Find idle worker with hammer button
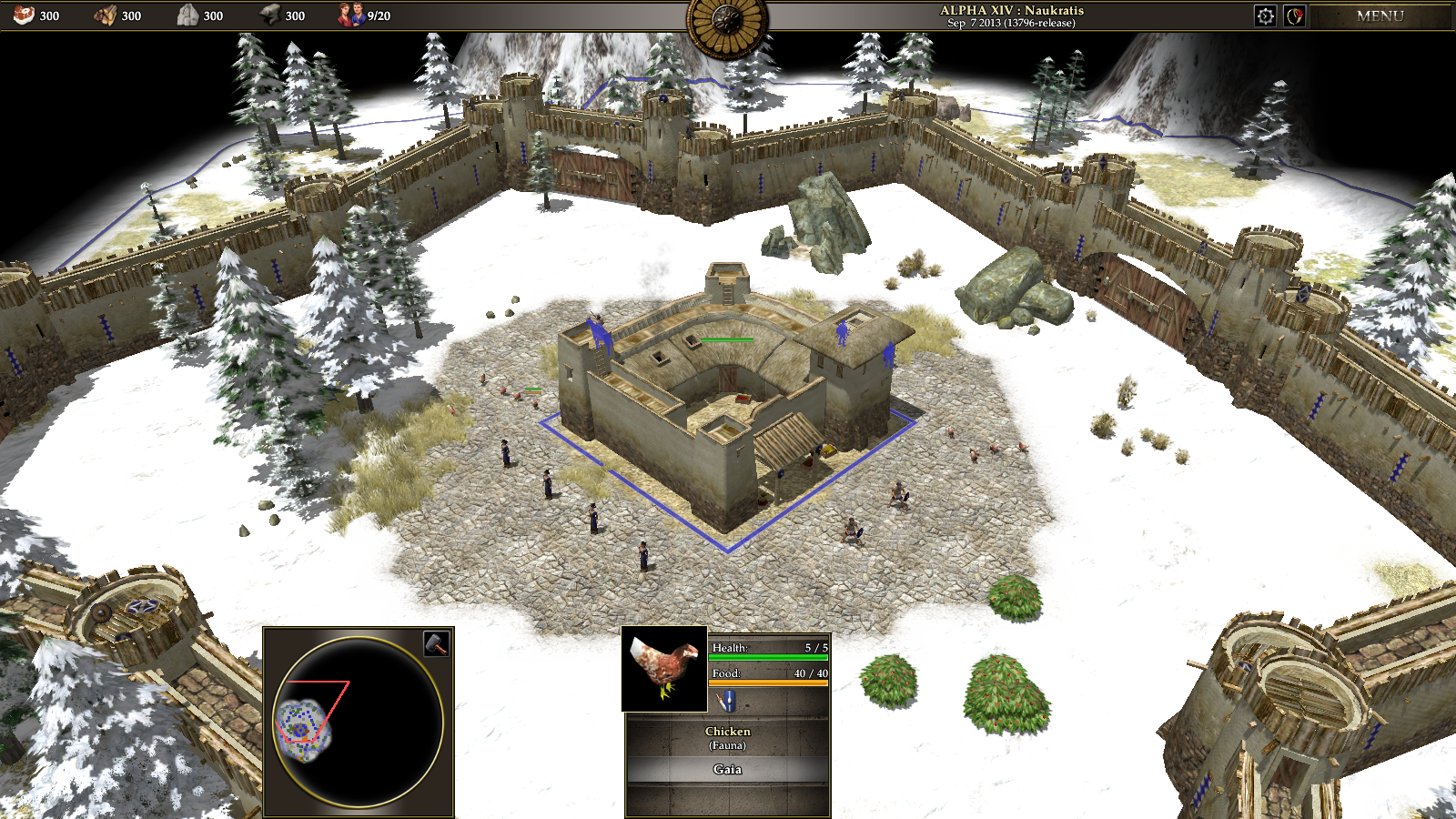This screenshot has width=1456, height=819. point(437,643)
